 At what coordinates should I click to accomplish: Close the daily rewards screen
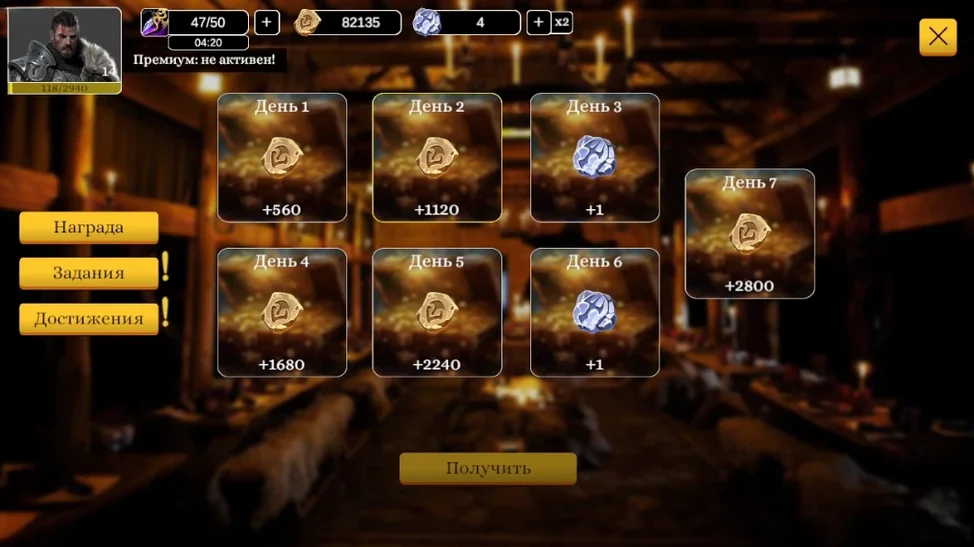tap(937, 37)
